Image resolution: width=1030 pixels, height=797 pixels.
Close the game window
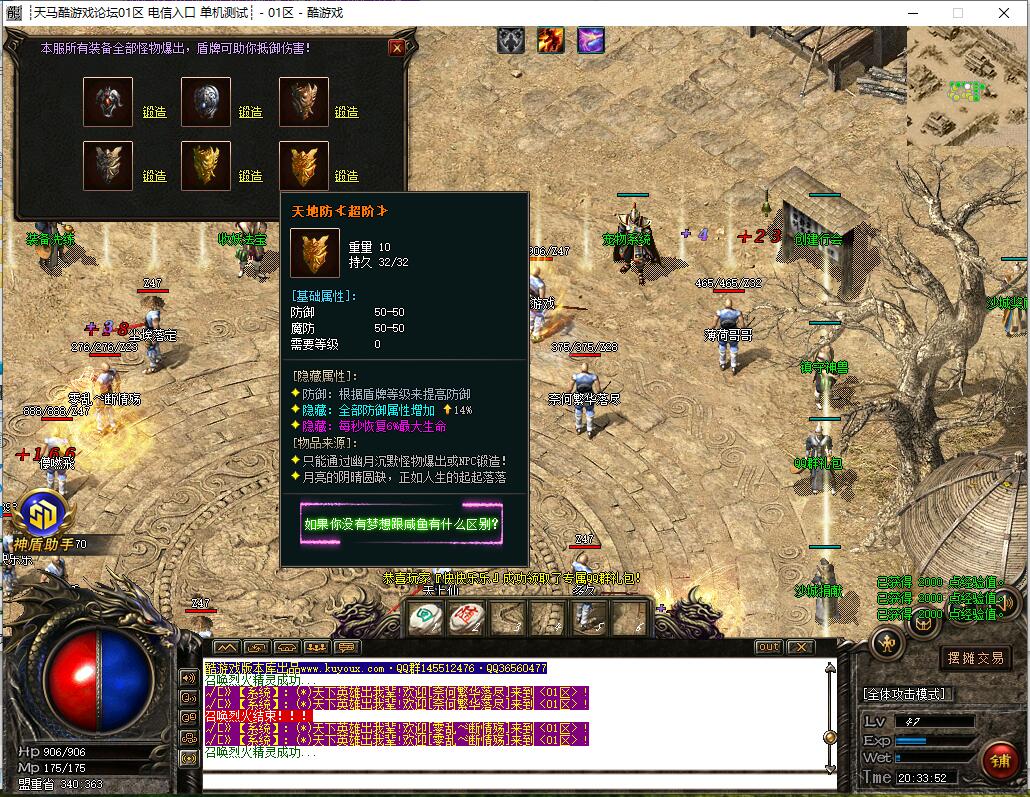[x=1004, y=13]
